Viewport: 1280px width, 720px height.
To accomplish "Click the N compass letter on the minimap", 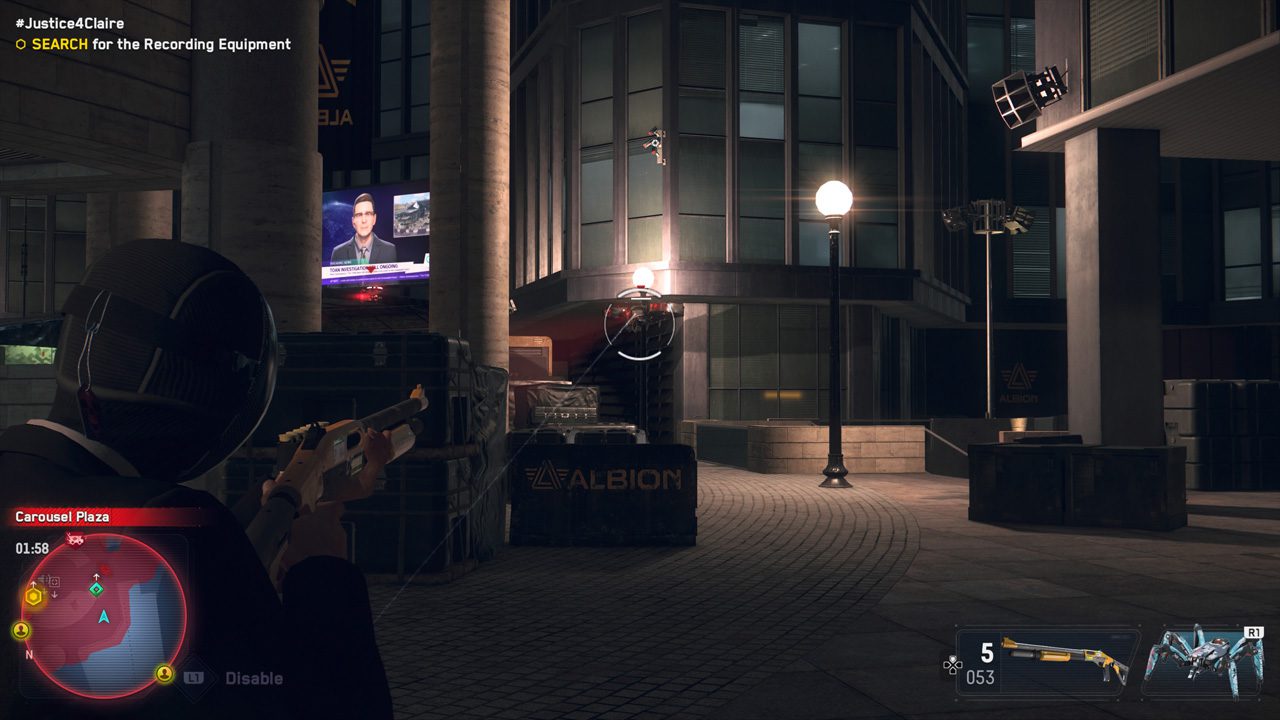I will pyautogui.click(x=29, y=655).
